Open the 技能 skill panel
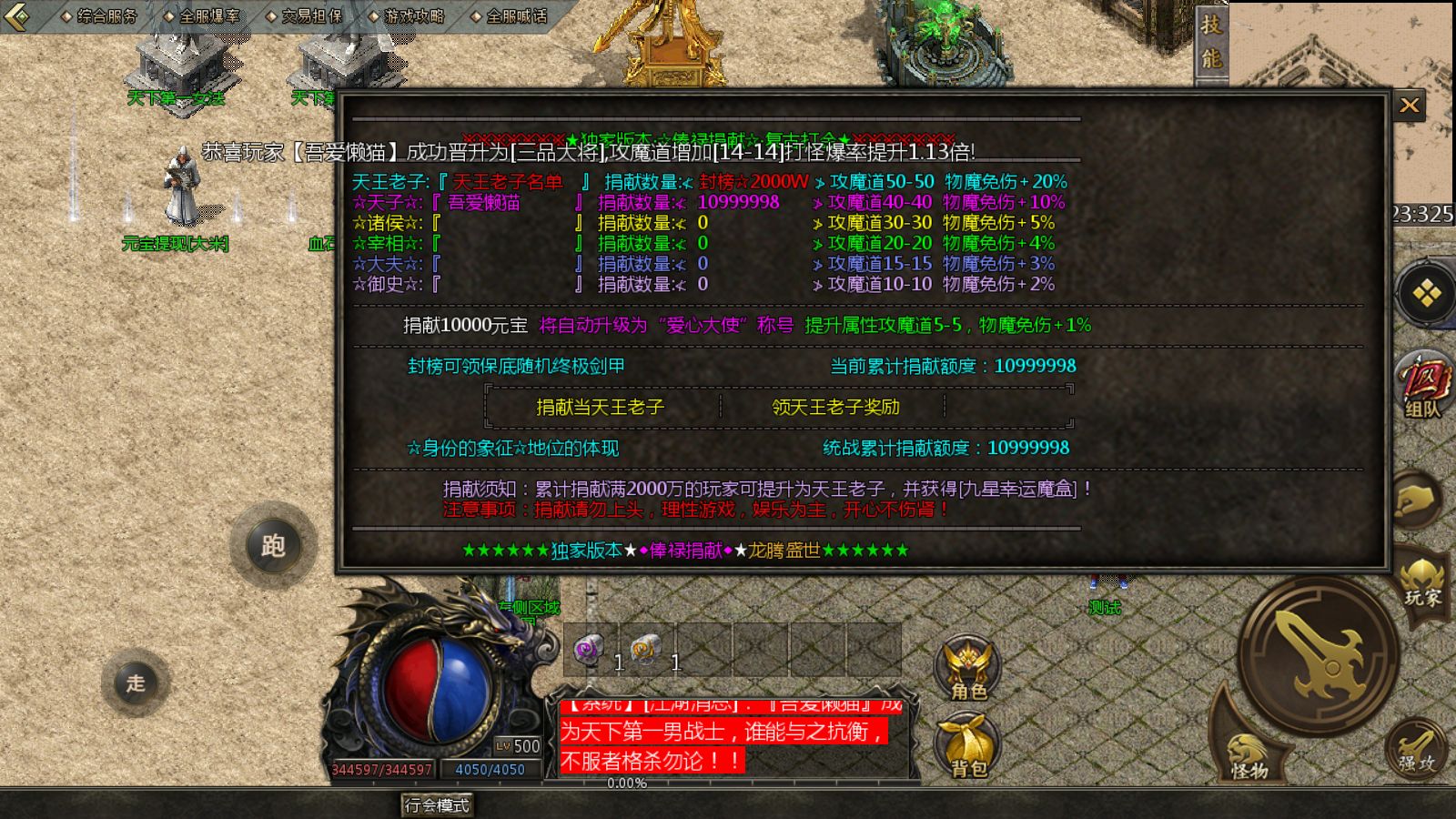 1210,41
